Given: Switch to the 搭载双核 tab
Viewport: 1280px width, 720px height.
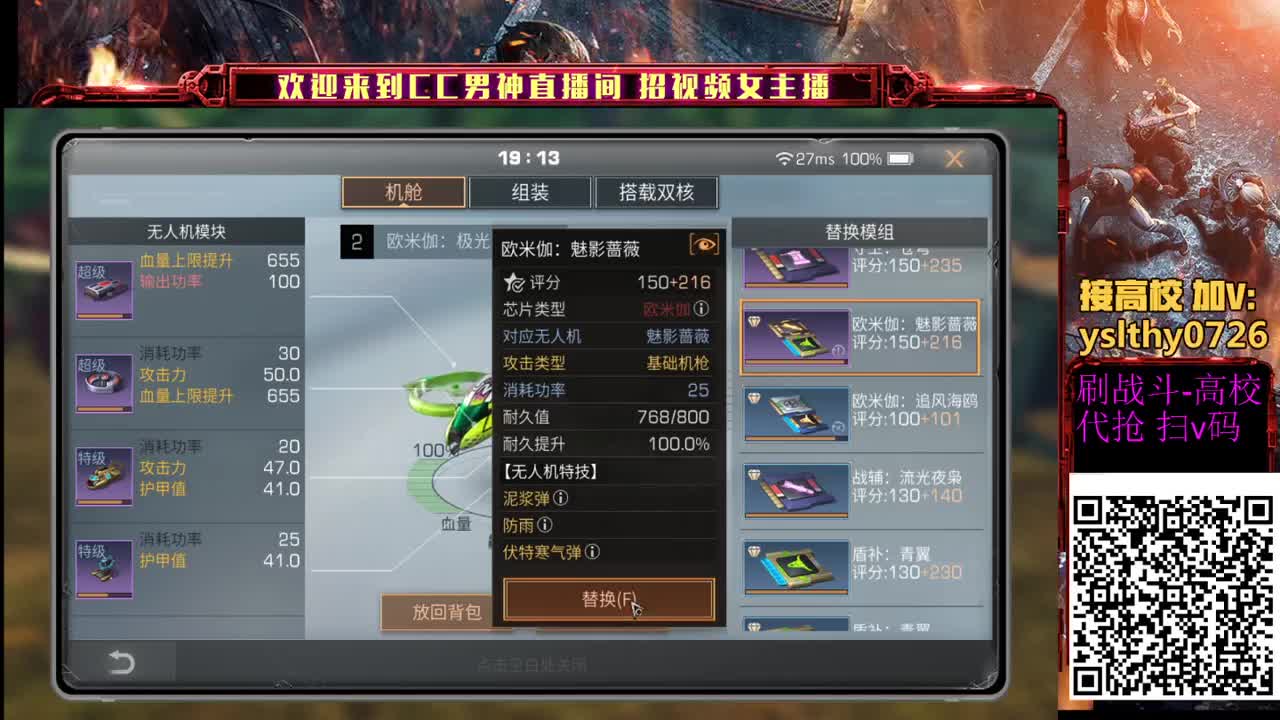Looking at the screenshot, I should (657, 192).
